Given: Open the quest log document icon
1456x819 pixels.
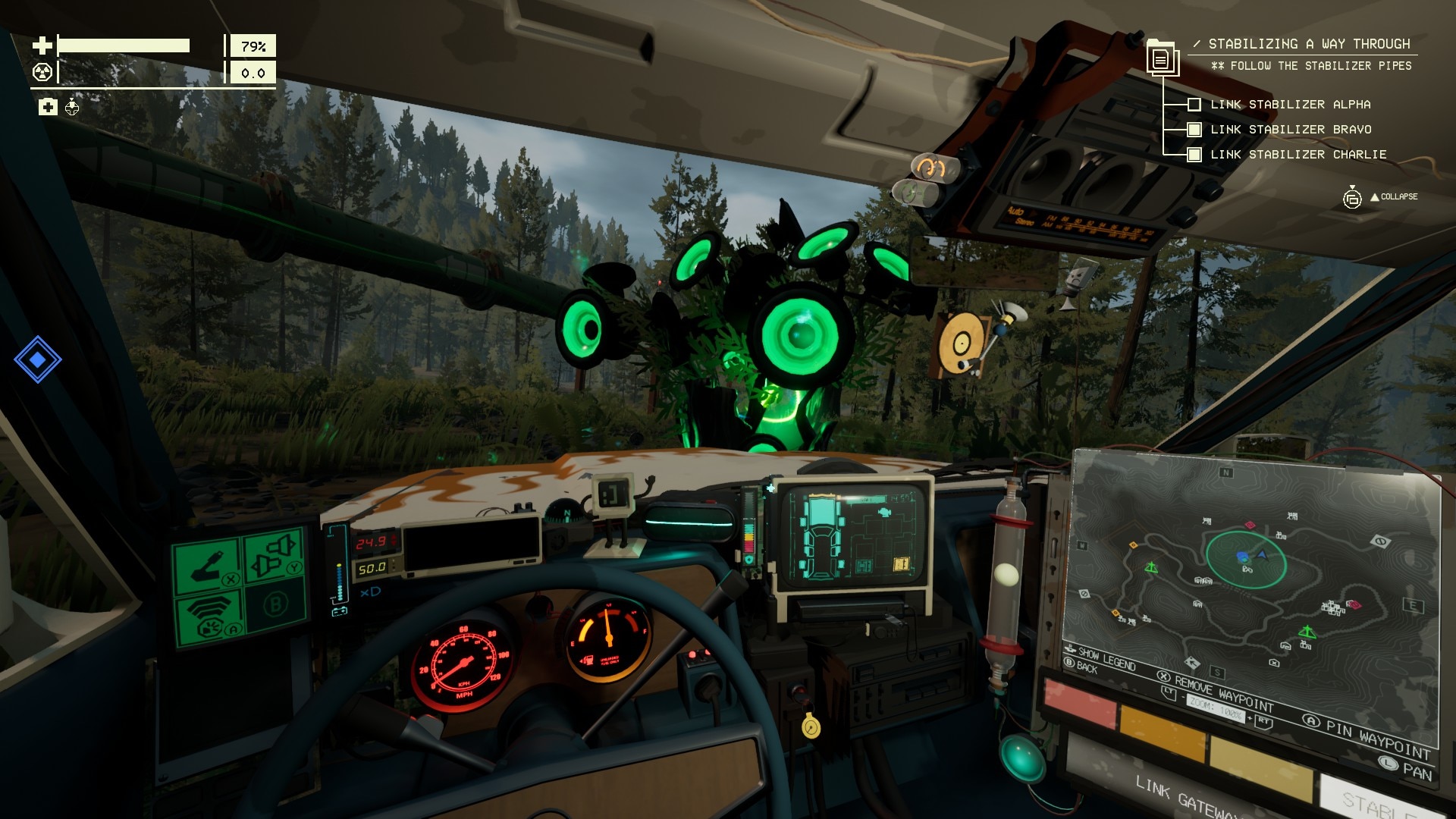Looking at the screenshot, I should pyautogui.click(x=1161, y=58).
